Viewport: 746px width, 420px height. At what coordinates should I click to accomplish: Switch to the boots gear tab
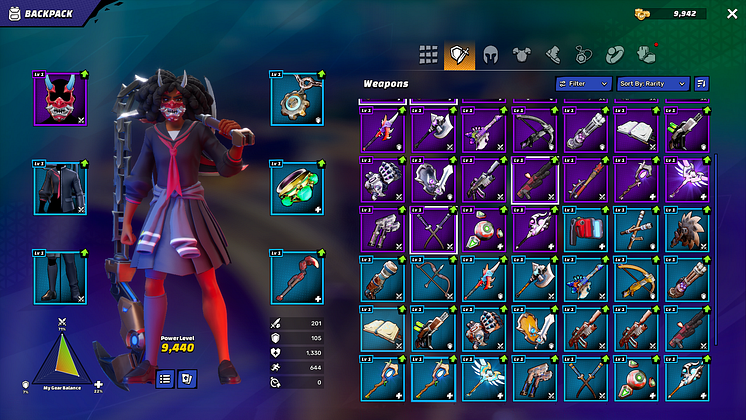pos(552,55)
